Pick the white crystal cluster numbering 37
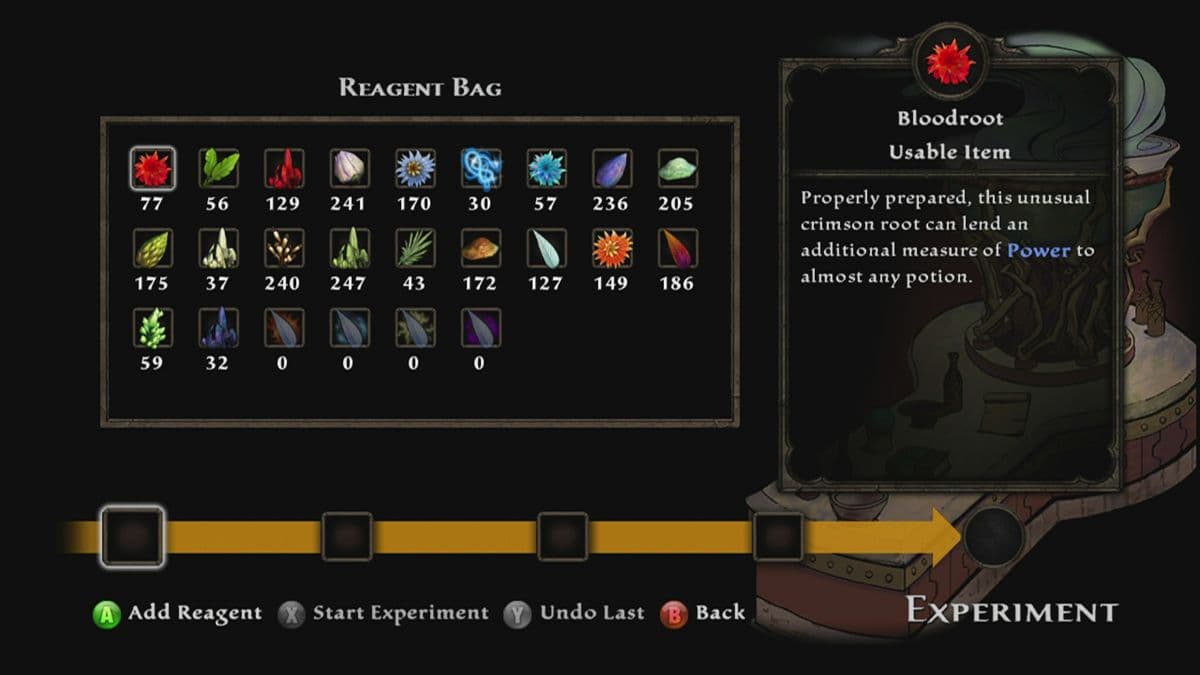Image resolution: width=1200 pixels, height=675 pixels. pyautogui.click(x=218, y=248)
